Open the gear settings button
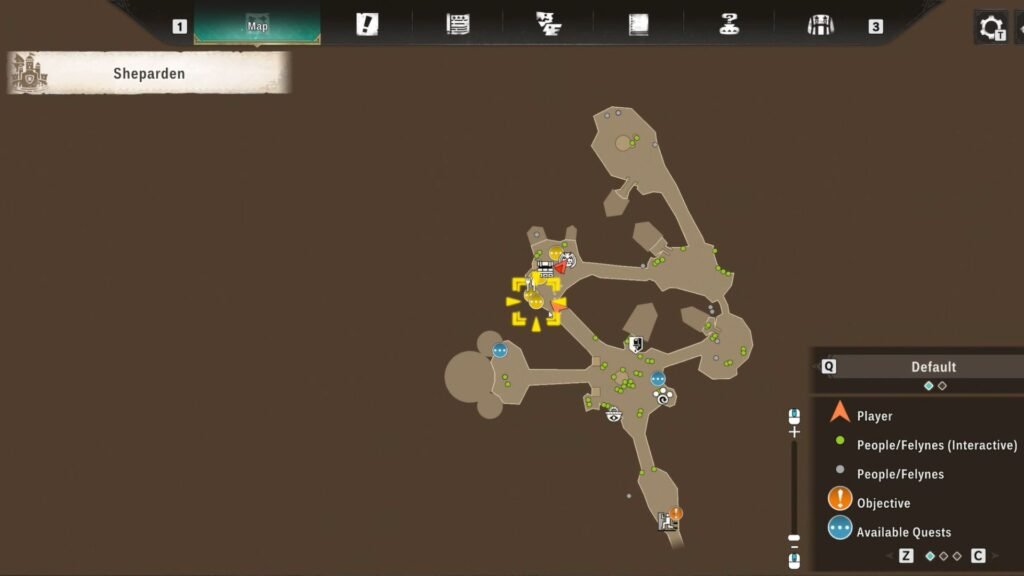The height and width of the screenshot is (576, 1024). (x=990, y=26)
